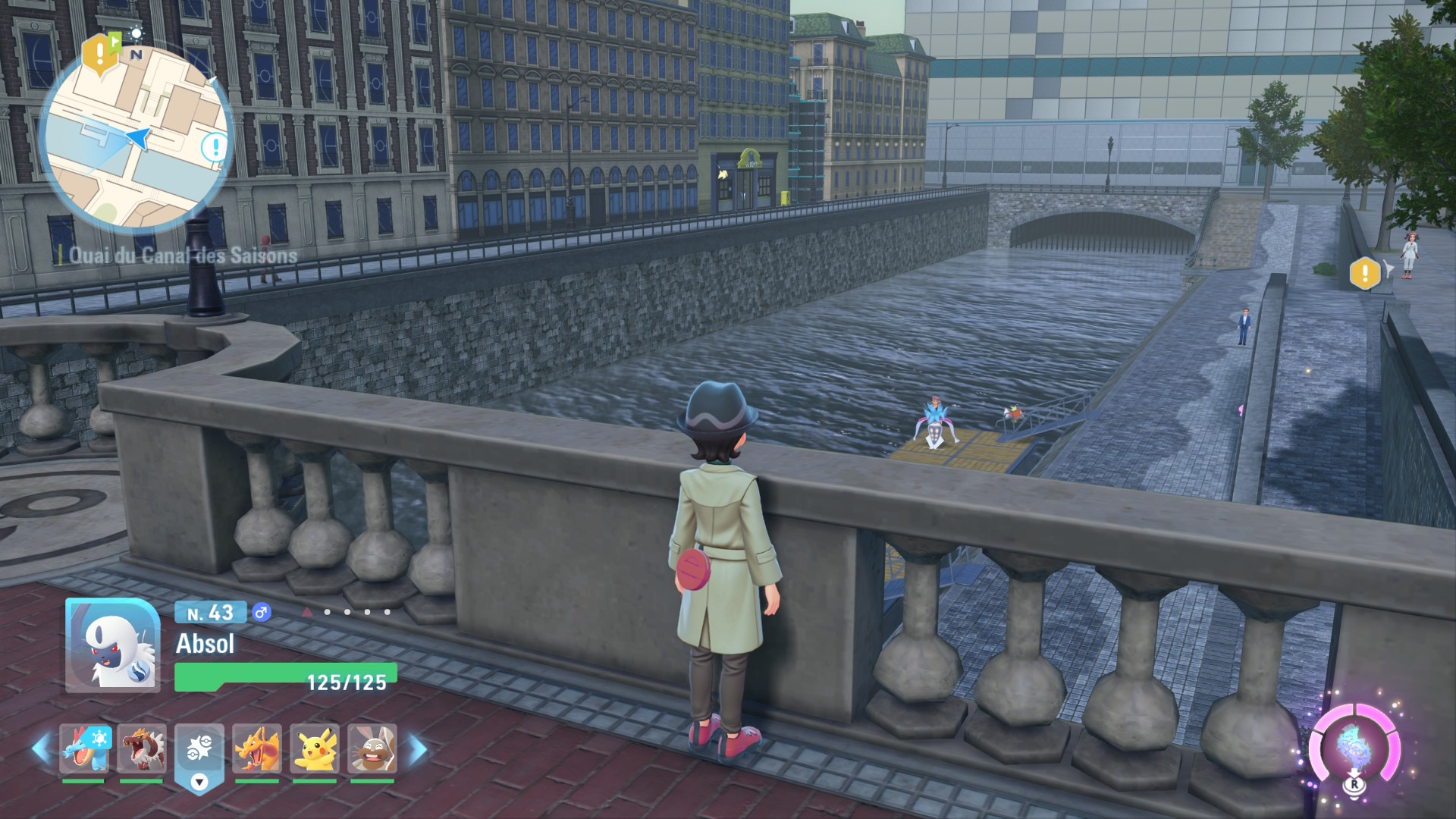Screen dimensions: 1456x819
Task: Select the yellow quest marker on the minimap
Action: point(99,54)
